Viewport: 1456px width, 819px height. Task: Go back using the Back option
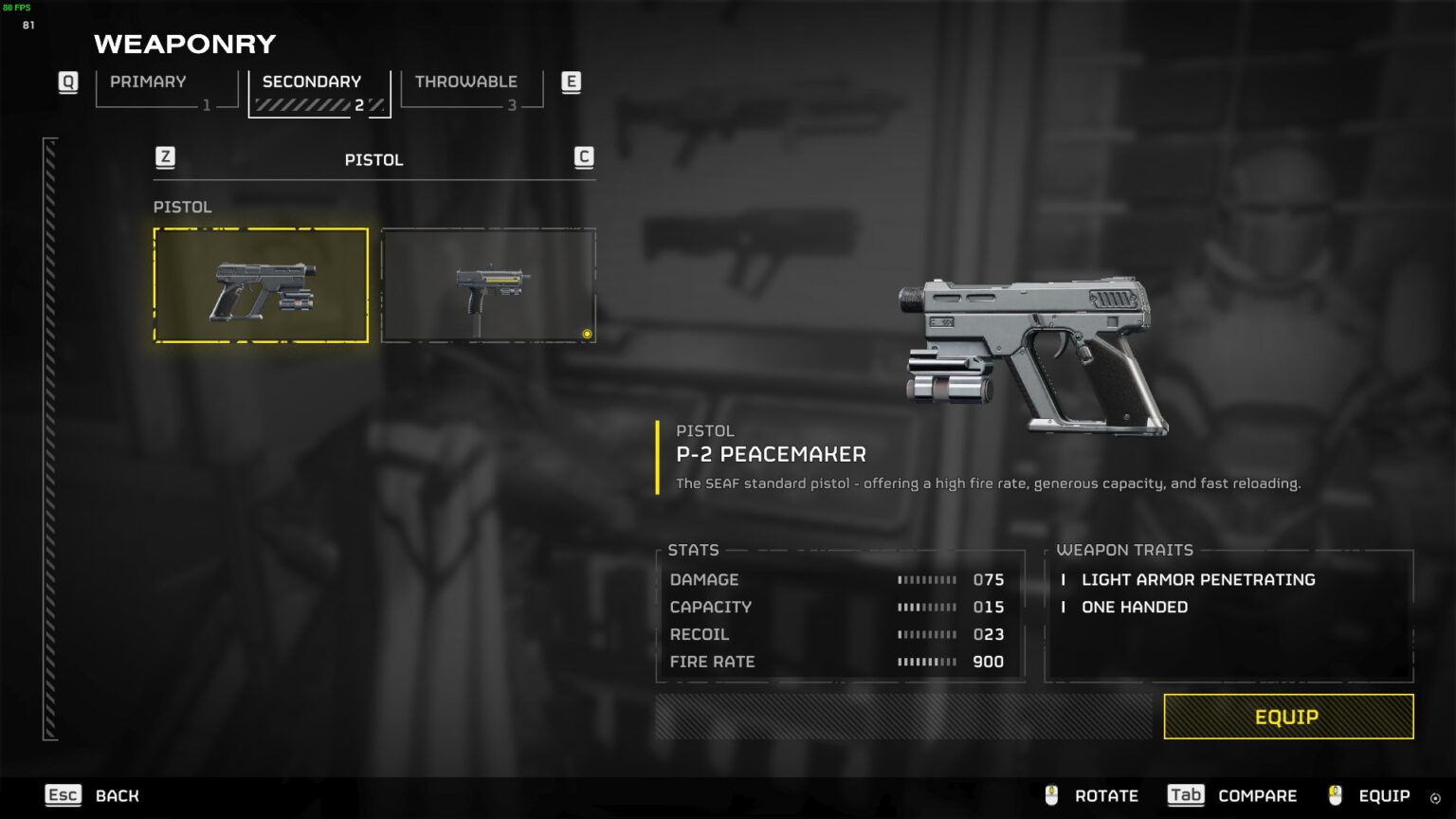click(93, 795)
